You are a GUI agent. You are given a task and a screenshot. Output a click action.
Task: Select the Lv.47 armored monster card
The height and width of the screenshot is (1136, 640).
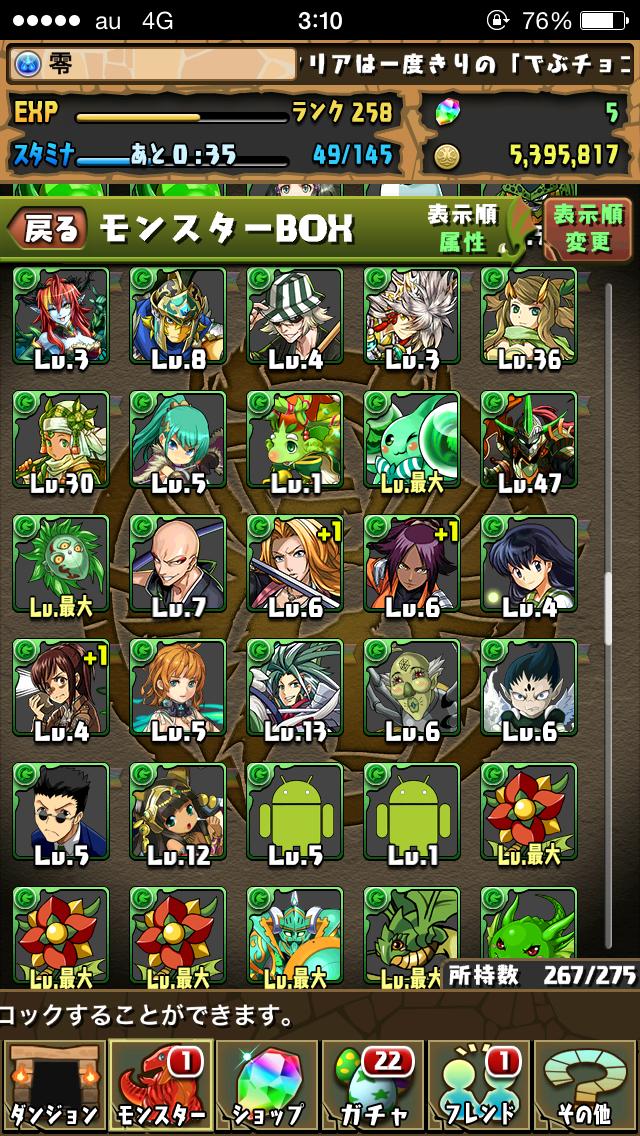(x=529, y=440)
